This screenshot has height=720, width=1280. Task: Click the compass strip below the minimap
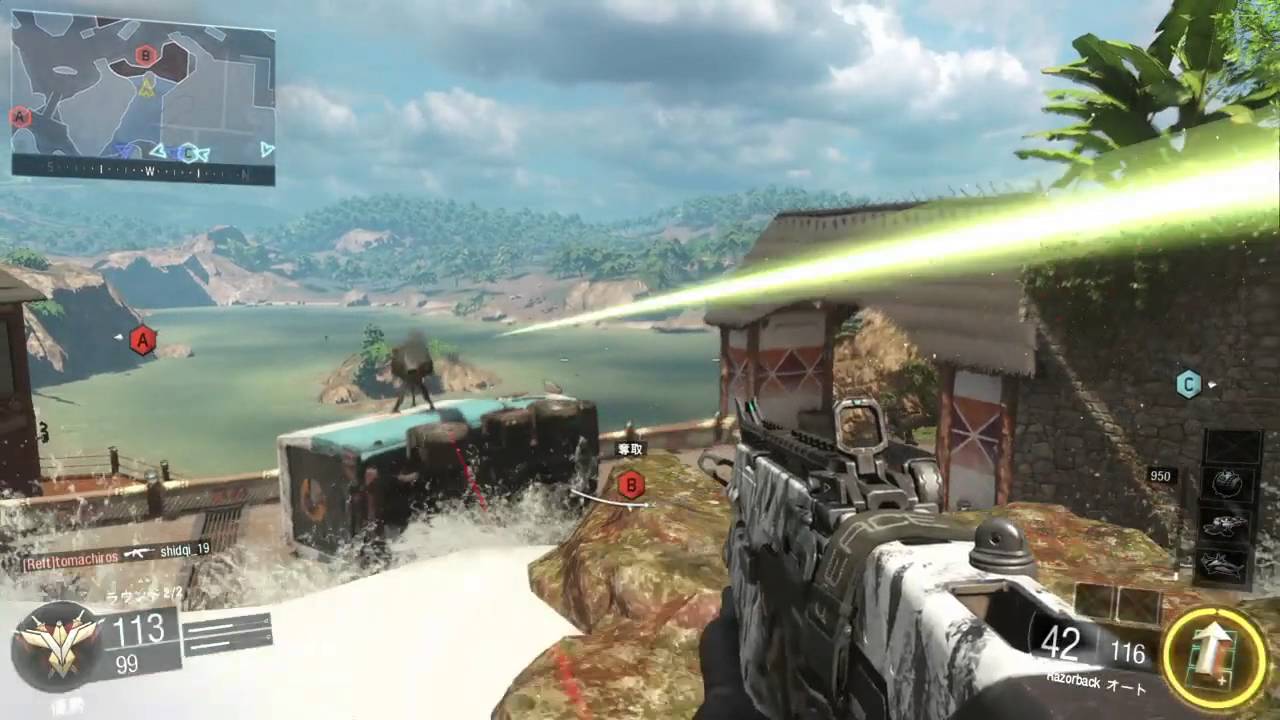click(143, 173)
